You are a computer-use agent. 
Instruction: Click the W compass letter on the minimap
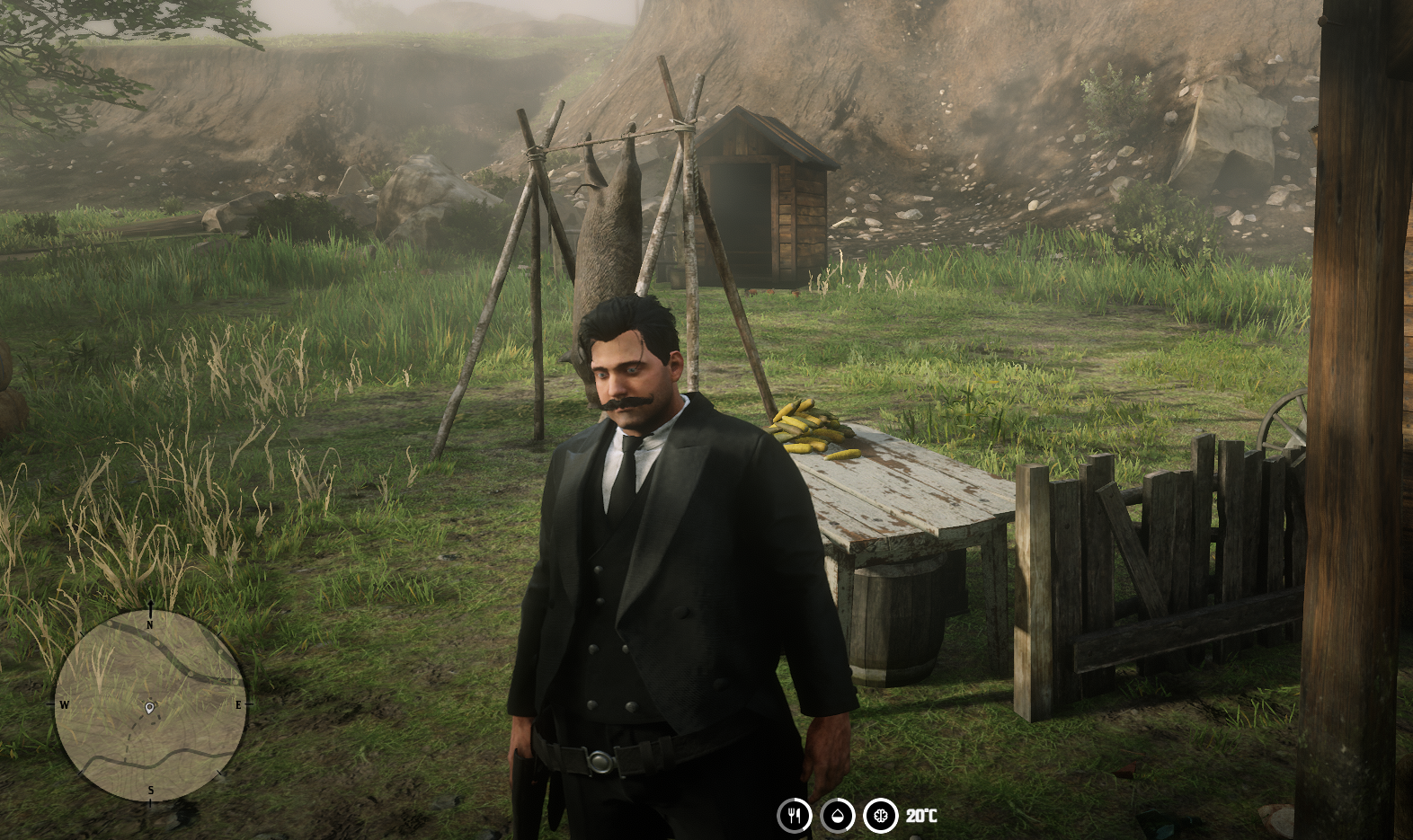click(64, 705)
